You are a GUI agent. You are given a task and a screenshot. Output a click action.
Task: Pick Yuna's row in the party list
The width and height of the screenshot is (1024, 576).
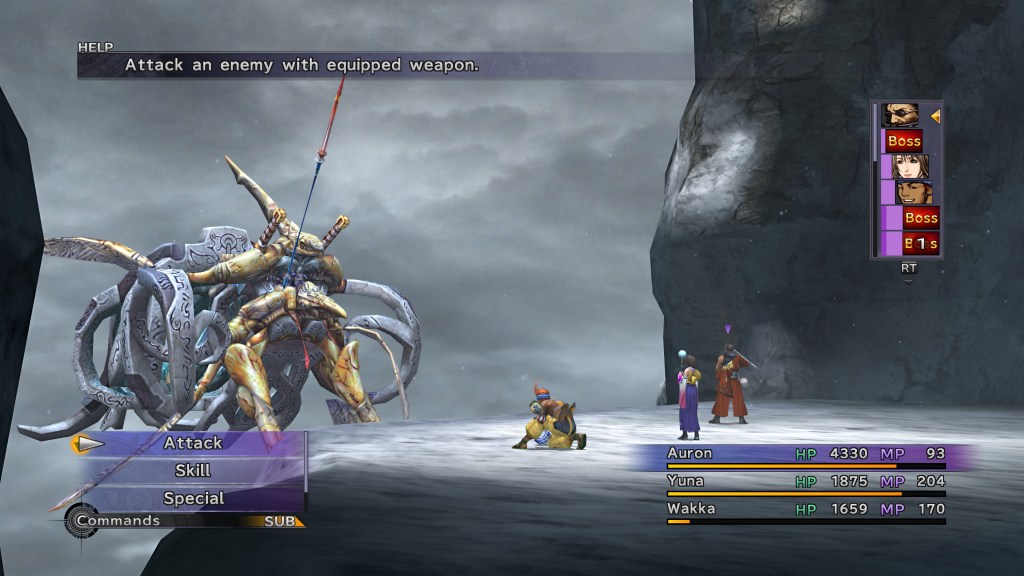[805, 481]
